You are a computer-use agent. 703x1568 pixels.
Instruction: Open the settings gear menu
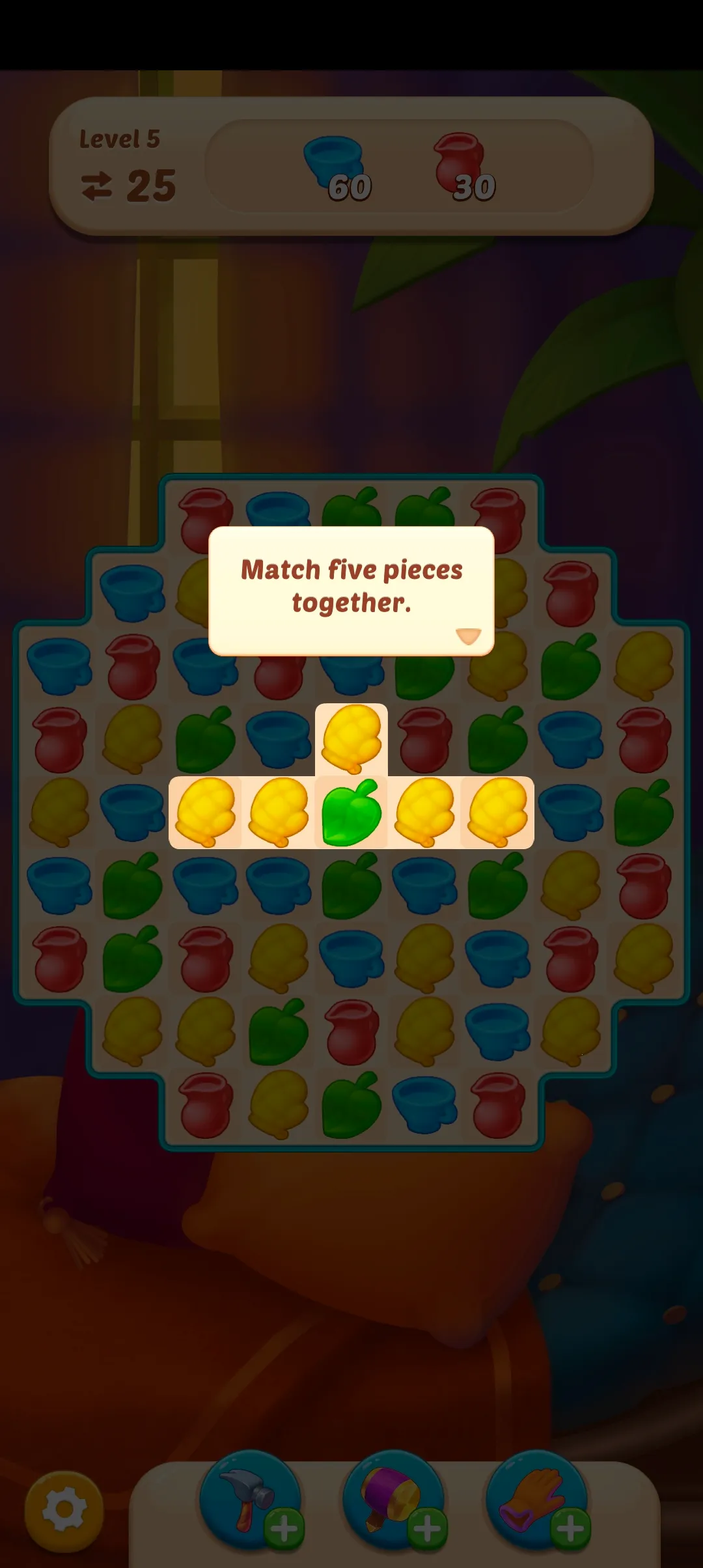tap(64, 1511)
